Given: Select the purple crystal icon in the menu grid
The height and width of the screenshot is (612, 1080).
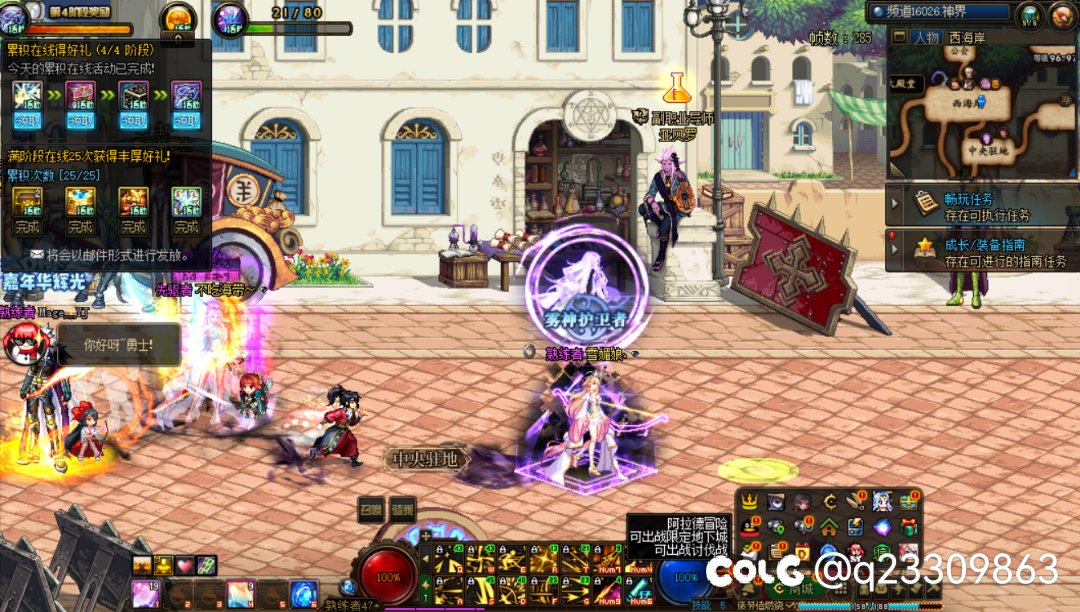Looking at the screenshot, I should click(x=881, y=527).
